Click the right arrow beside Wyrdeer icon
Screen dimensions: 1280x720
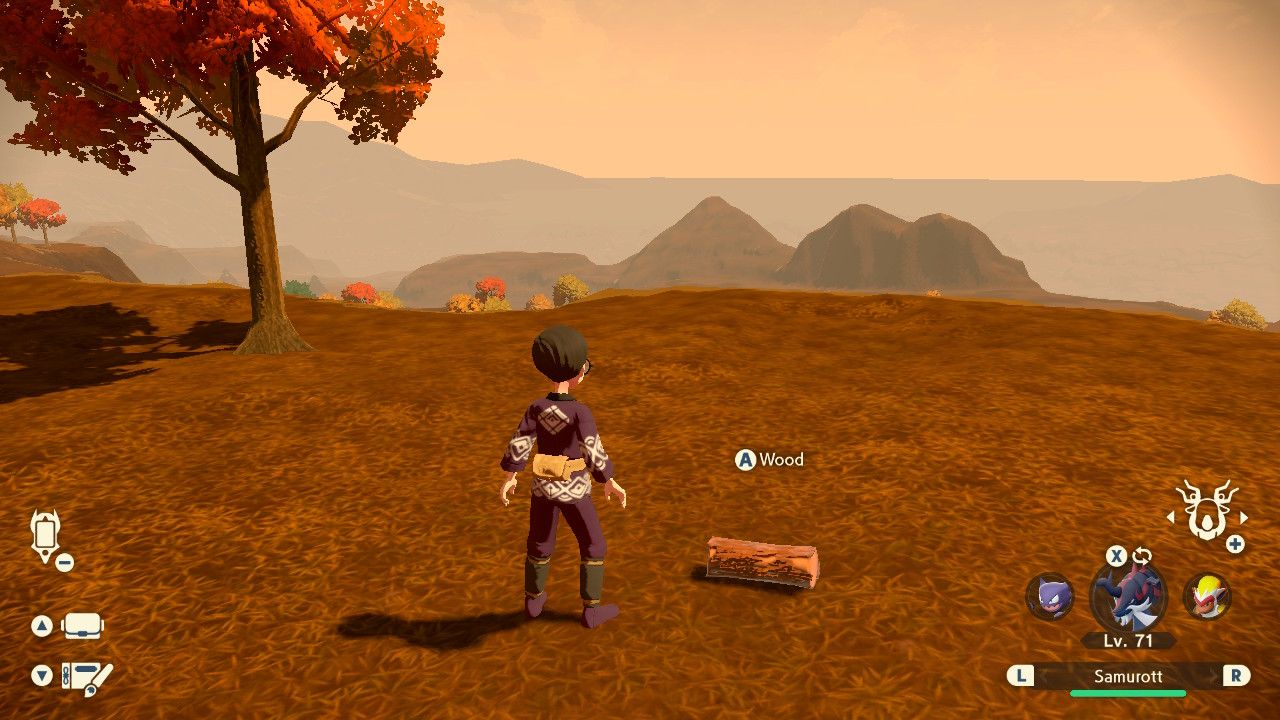click(1244, 518)
